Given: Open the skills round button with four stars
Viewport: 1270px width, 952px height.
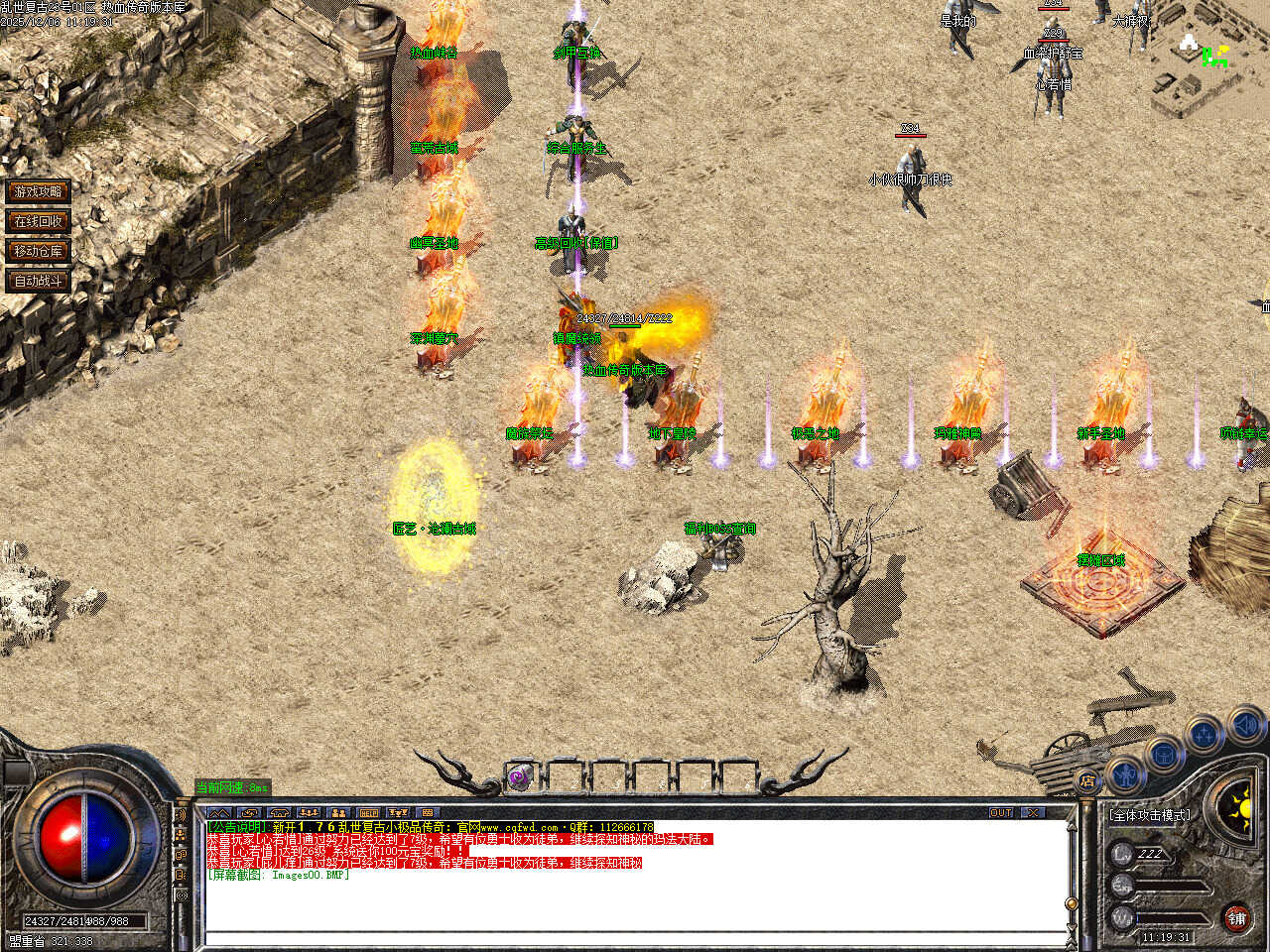Looking at the screenshot, I should click(1204, 736).
